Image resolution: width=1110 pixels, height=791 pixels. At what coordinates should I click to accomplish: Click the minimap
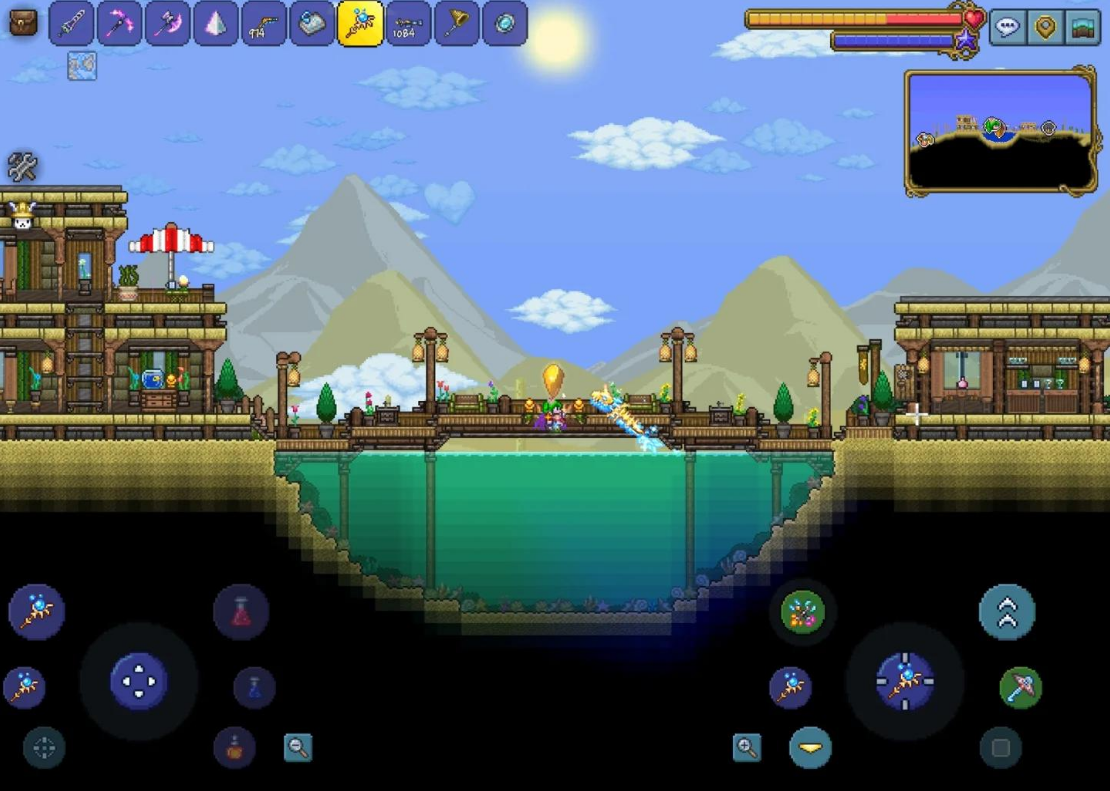click(x=1000, y=131)
